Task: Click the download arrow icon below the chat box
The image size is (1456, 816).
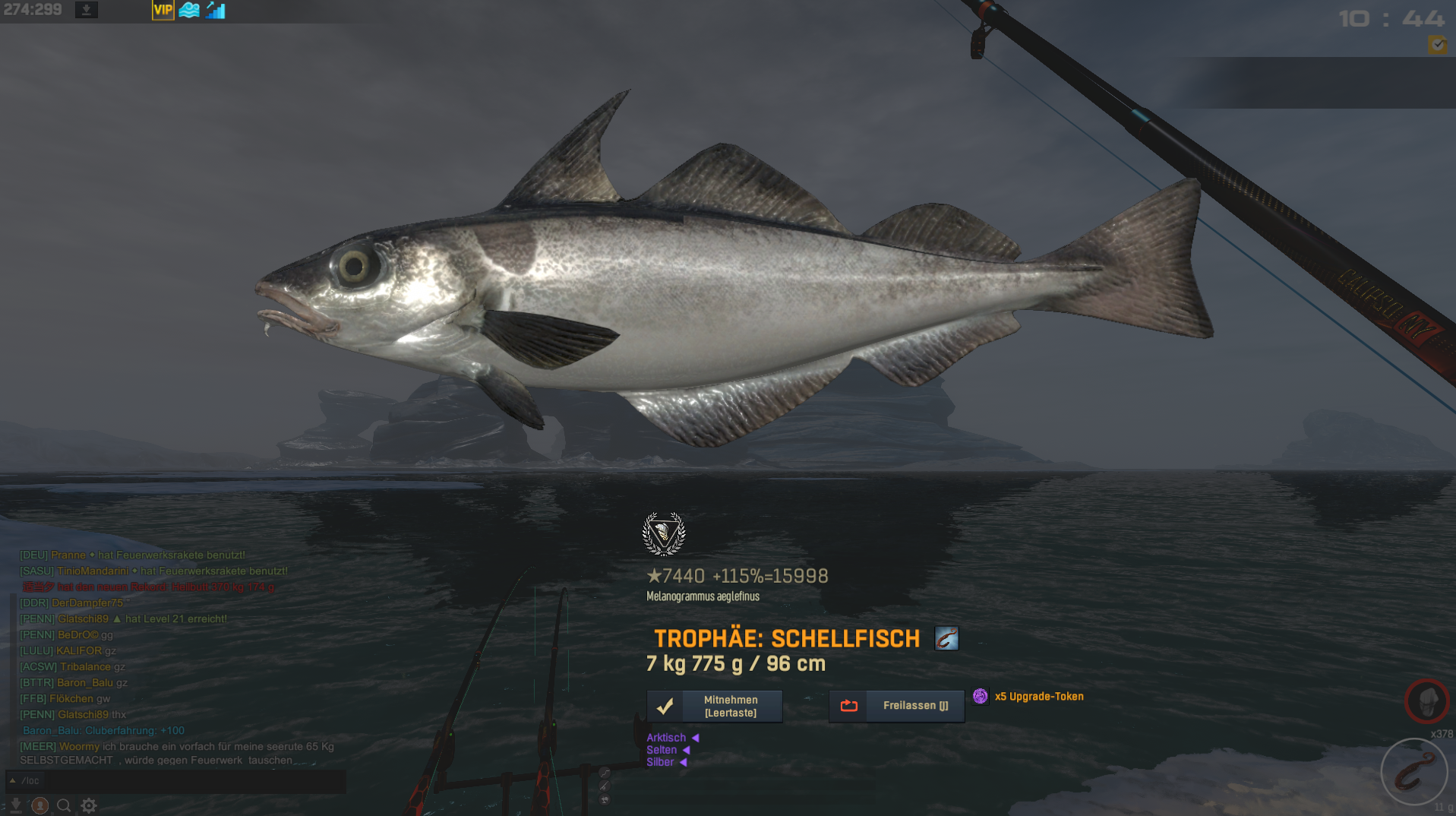Action: point(15,805)
